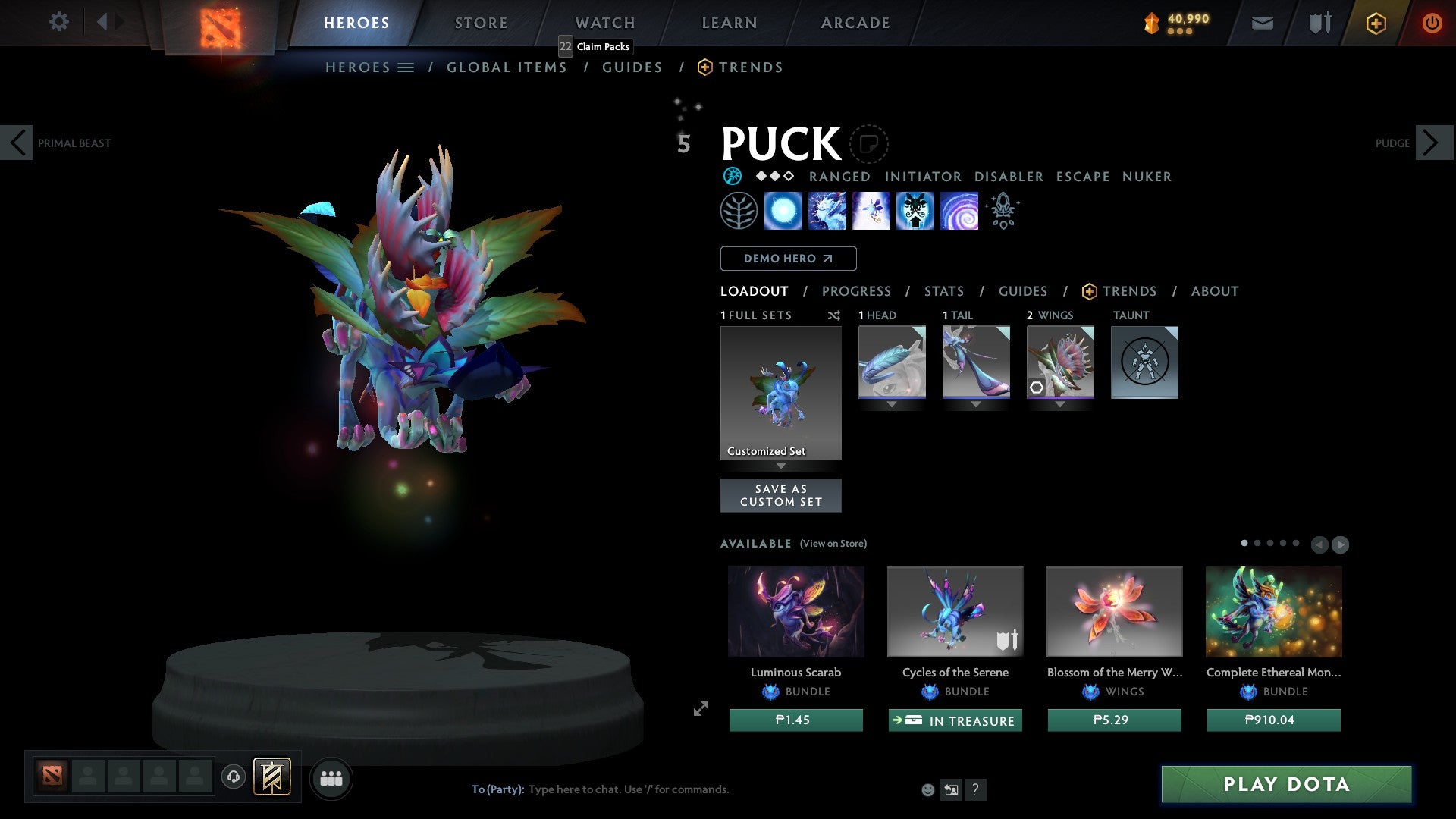Viewport: 1456px width, 819px height.
Task: Click the Play Dota button
Action: click(1285, 785)
